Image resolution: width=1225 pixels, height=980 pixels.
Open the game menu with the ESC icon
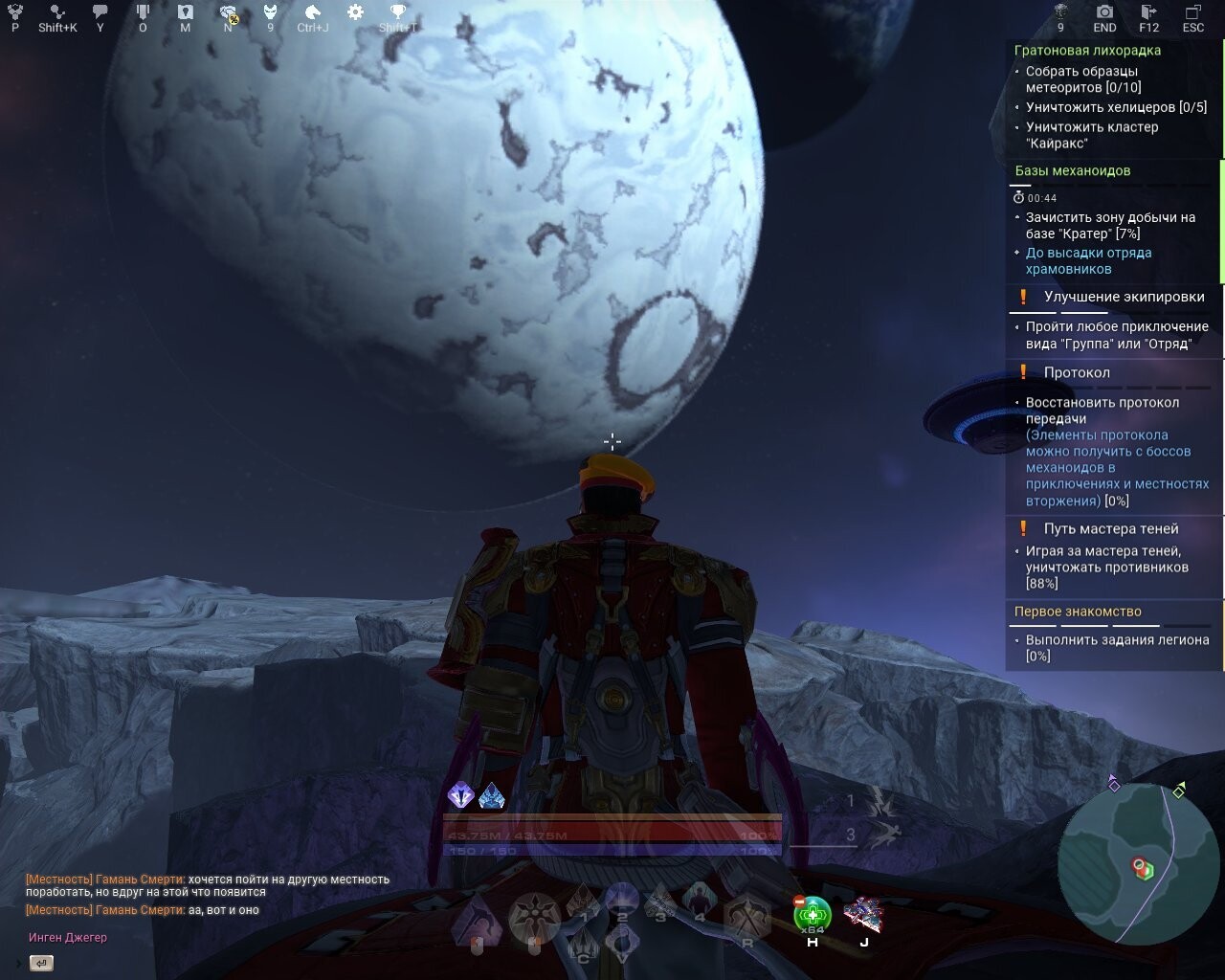1193,12
